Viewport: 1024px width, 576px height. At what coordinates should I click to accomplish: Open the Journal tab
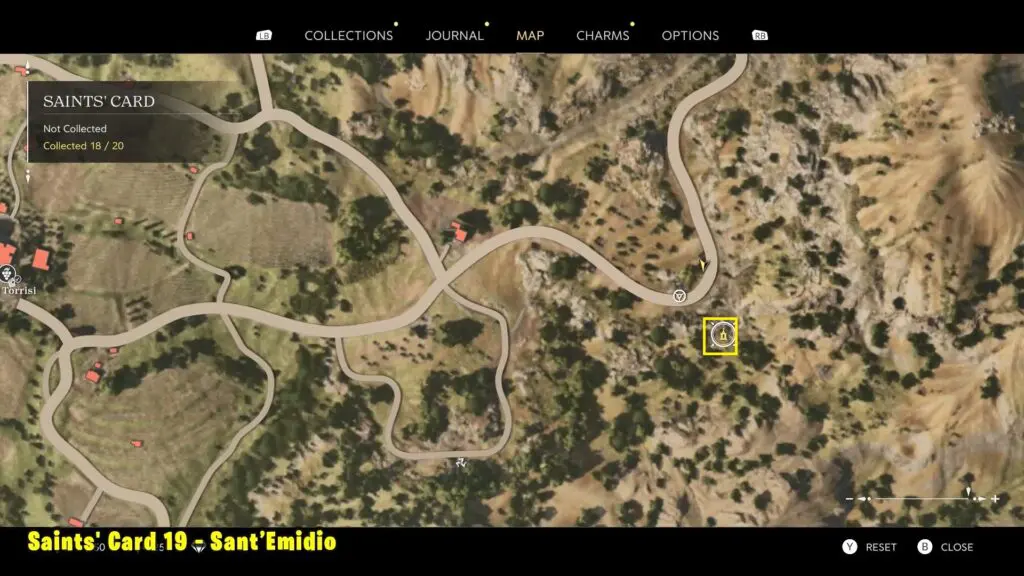click(454, 35)
